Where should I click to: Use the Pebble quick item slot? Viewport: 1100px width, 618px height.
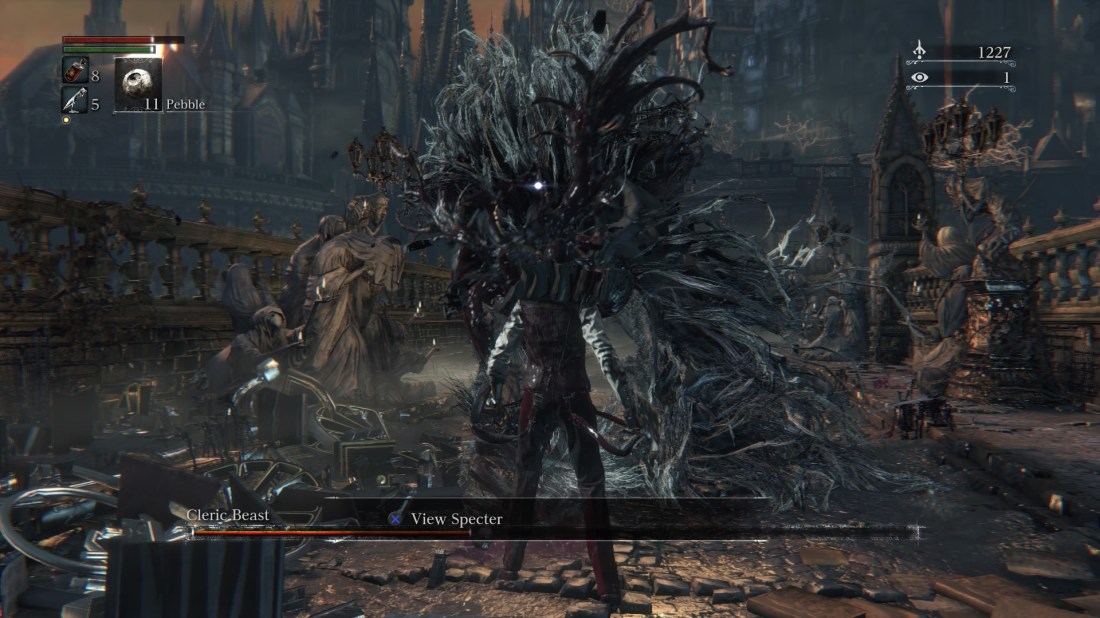(x=137, y=85)
